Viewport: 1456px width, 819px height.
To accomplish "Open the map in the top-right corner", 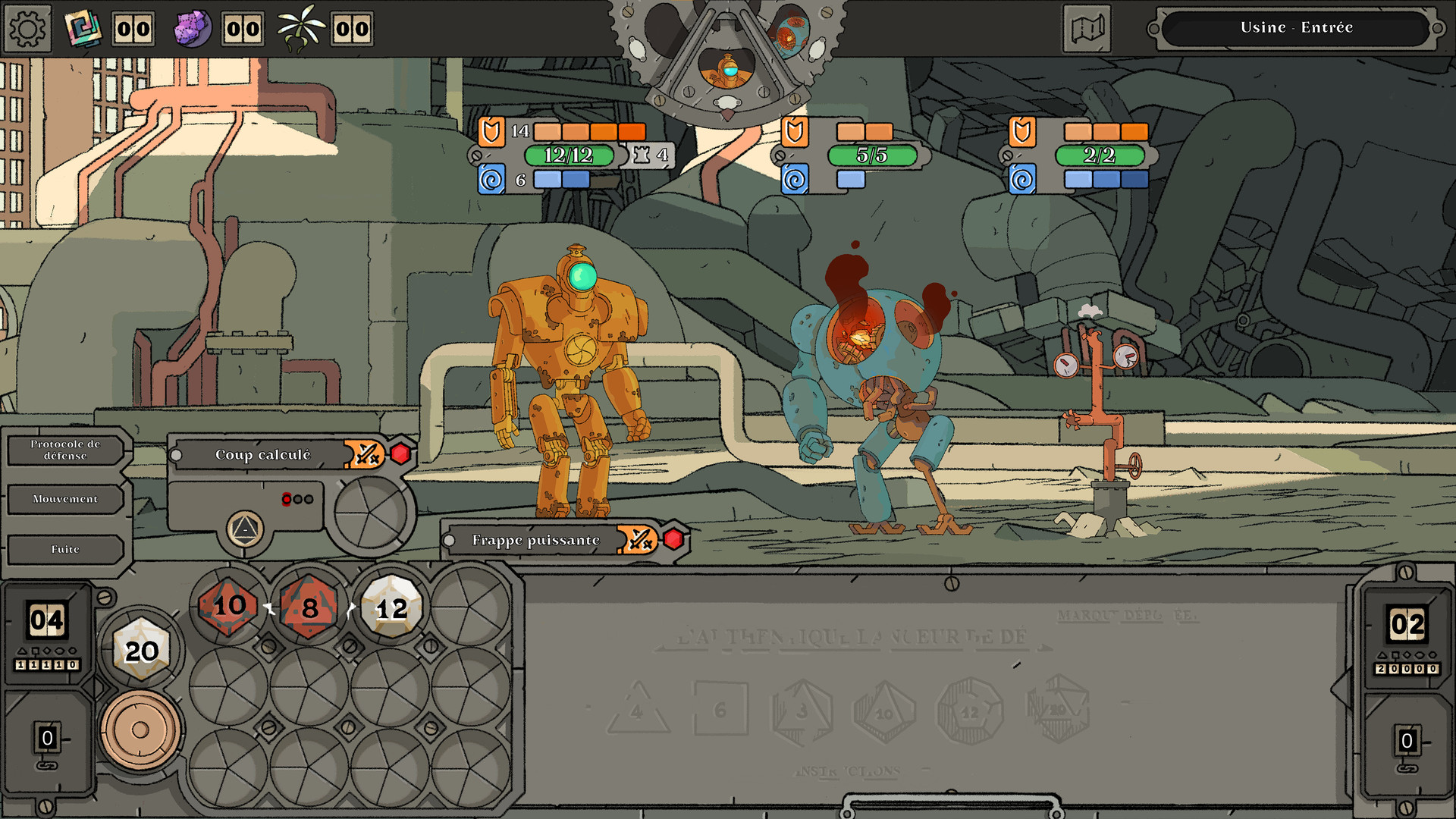I will coord(1086,28).
